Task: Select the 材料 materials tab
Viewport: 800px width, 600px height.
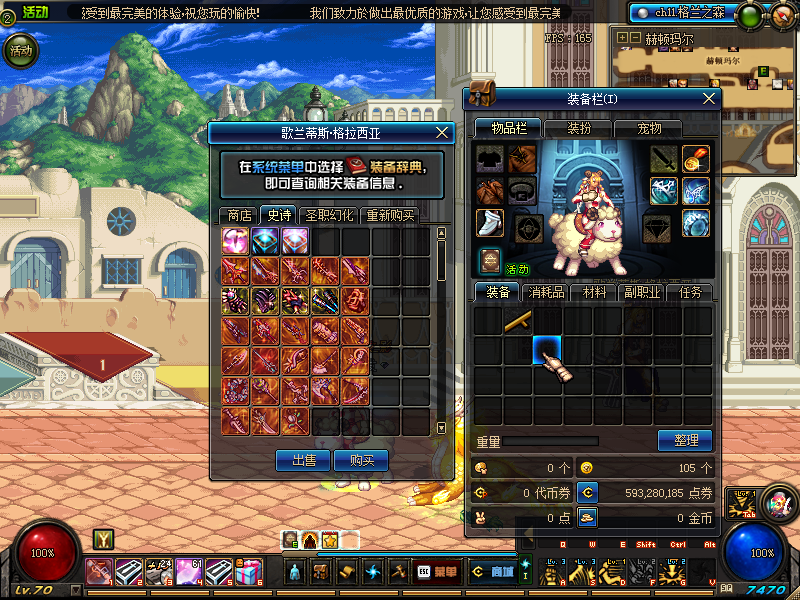Action: [x=594, y=293]
